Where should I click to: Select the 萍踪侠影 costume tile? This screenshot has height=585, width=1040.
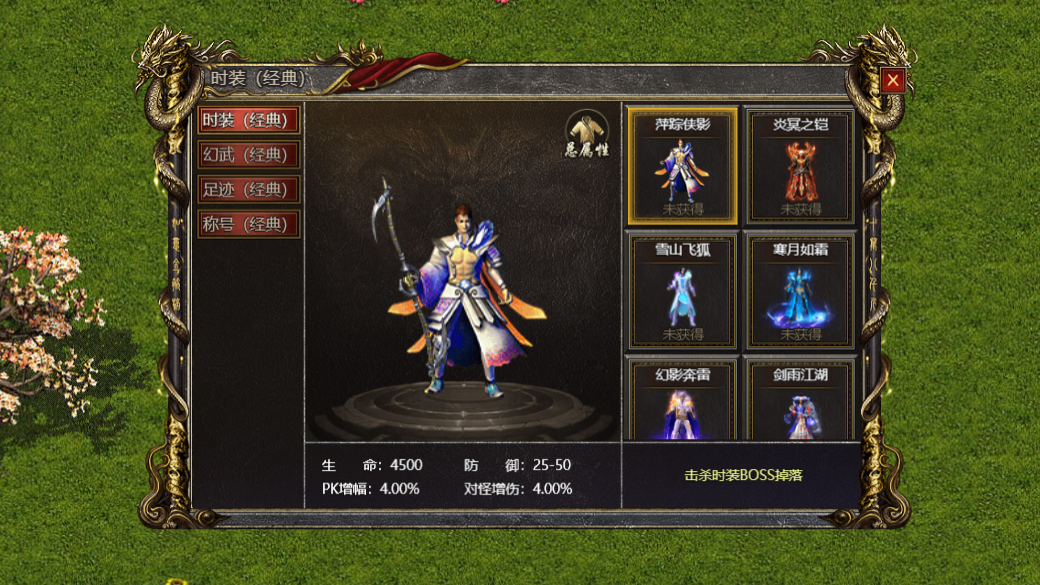point(683,166)
